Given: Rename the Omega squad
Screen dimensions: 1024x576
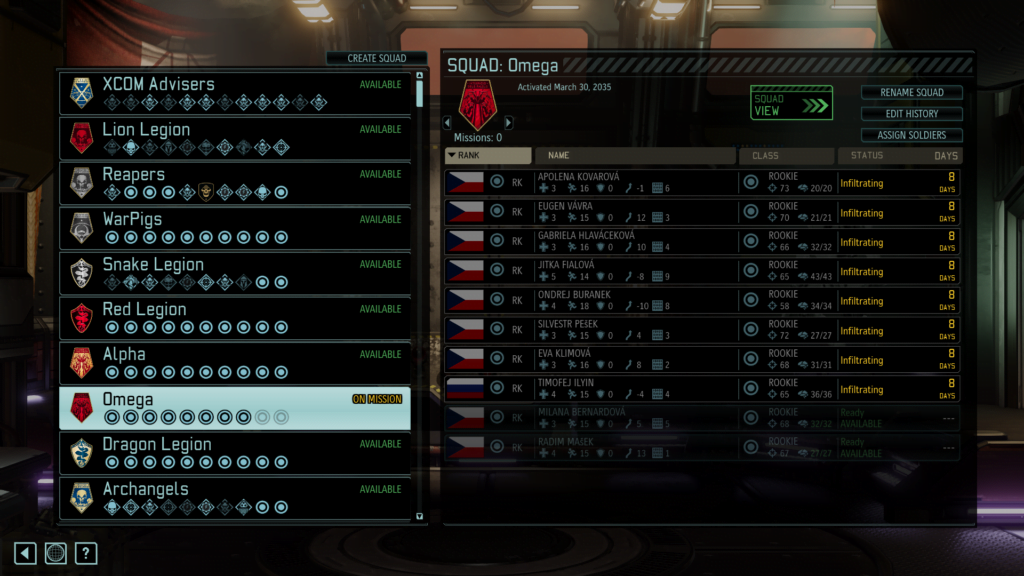Looking at the screenshot, I should [x=911, y=92].
